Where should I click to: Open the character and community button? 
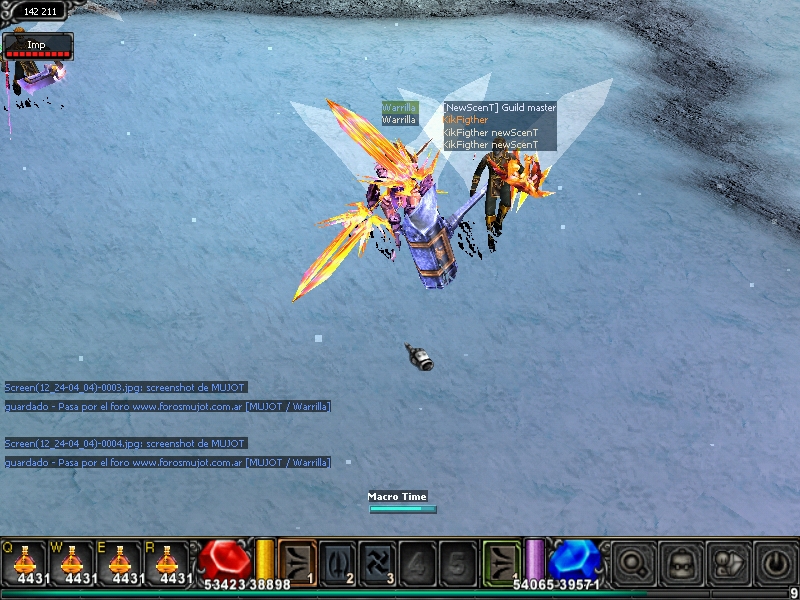coord(727,562)
